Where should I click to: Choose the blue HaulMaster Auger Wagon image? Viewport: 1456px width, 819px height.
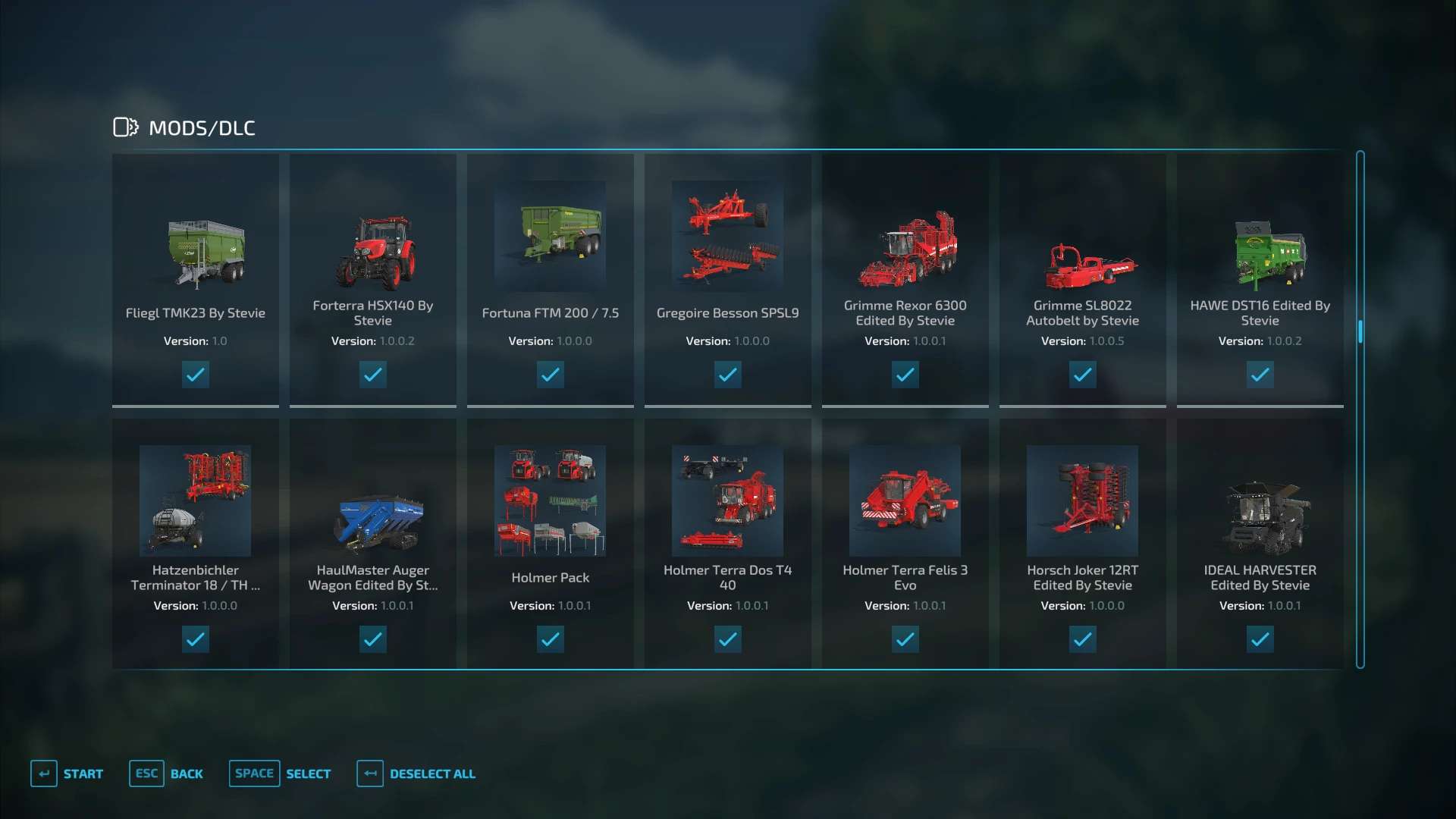(x=377, y=522)
